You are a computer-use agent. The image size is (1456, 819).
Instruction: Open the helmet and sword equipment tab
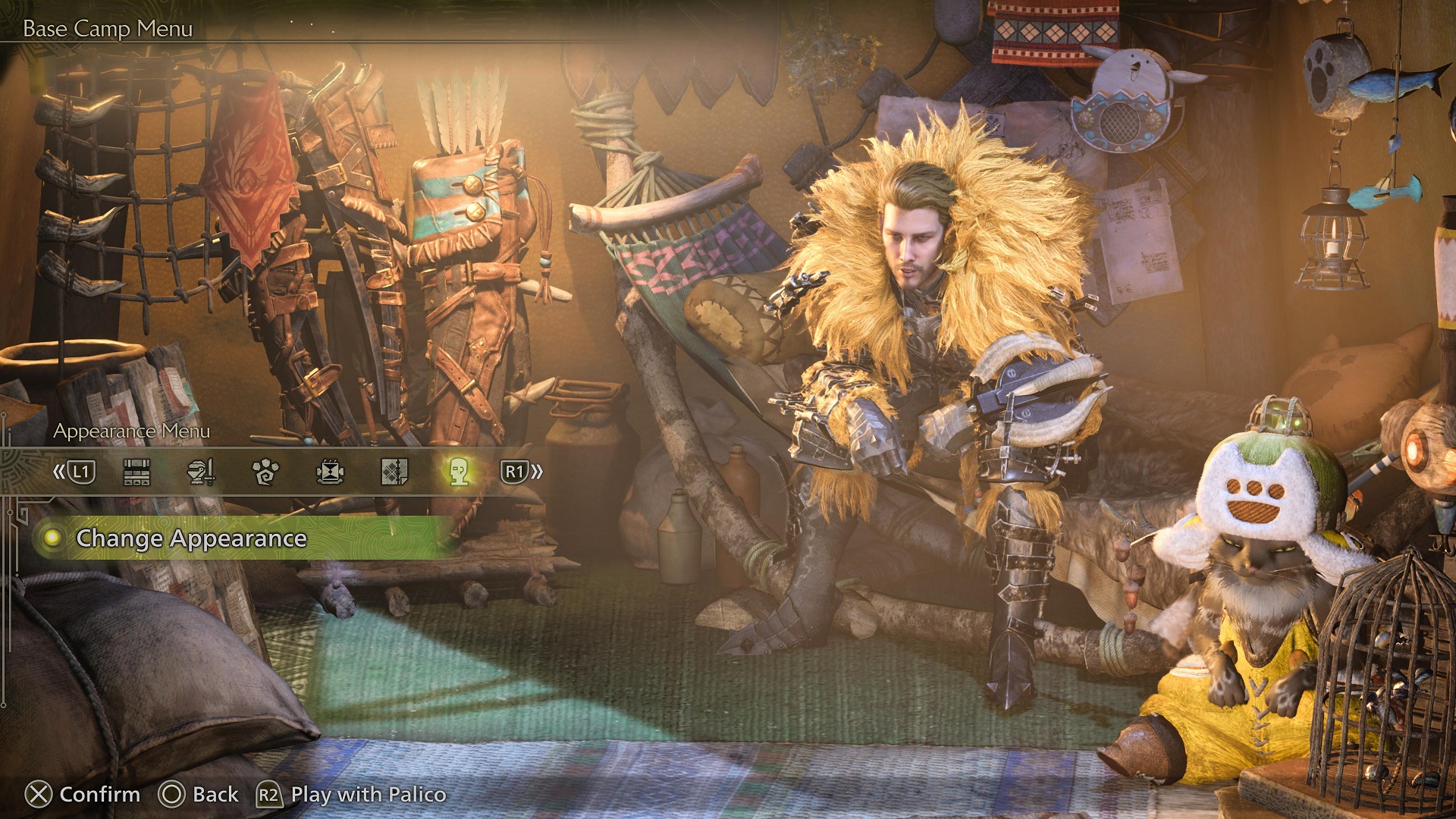(201, 472)
